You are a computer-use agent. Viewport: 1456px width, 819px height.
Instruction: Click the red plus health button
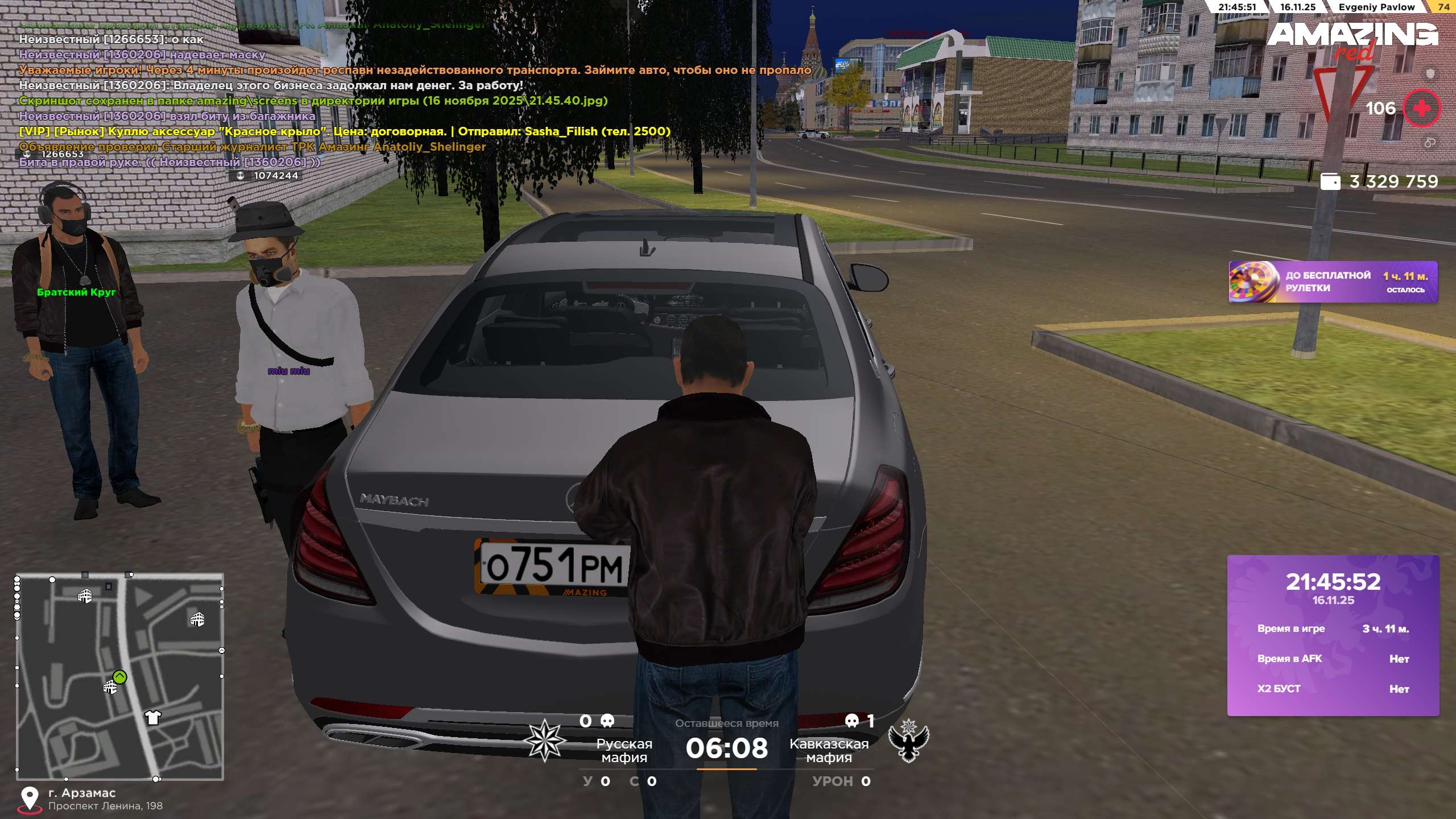(x=1421, y=108)
